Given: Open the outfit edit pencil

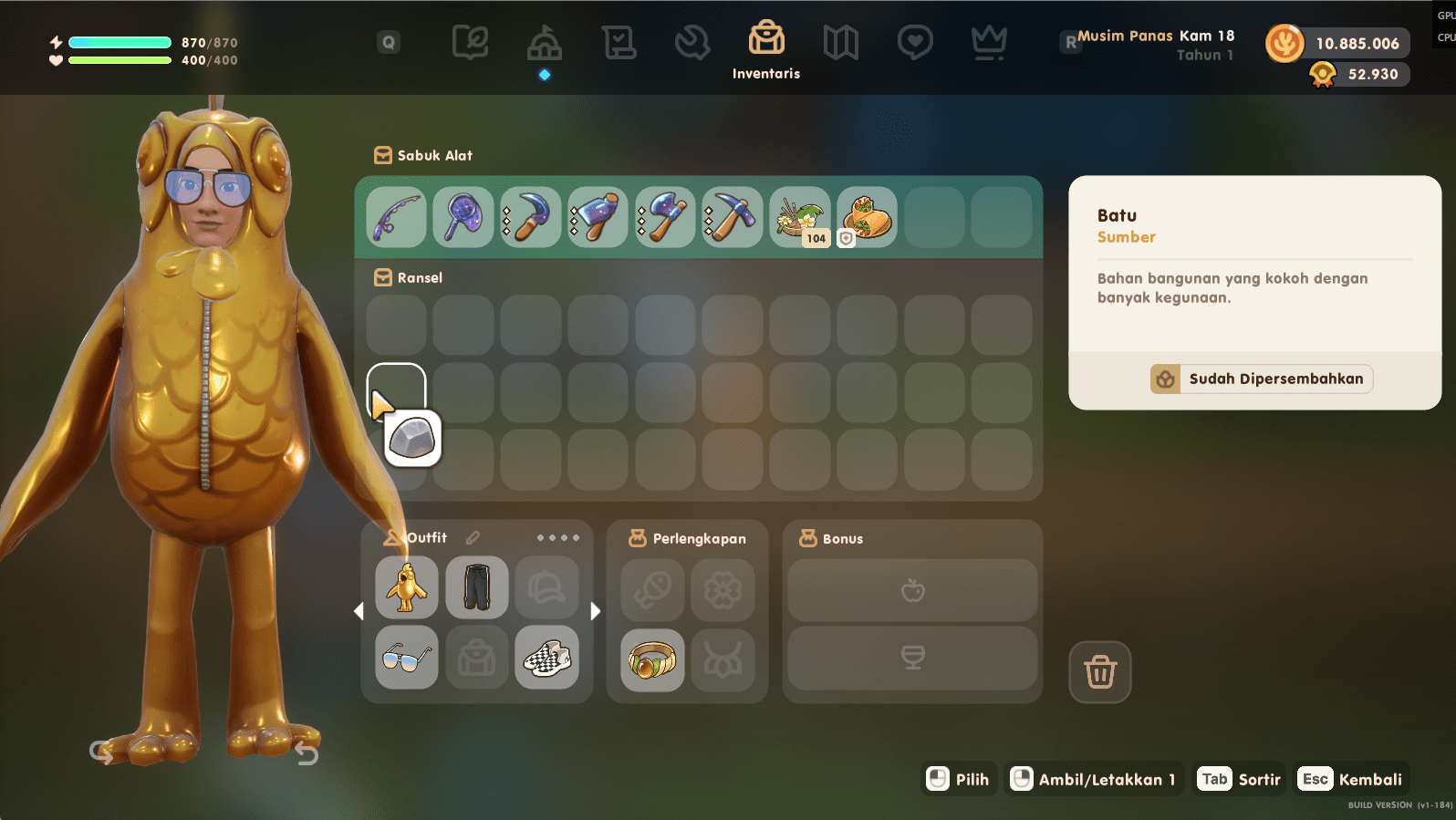Looking at the screenshot, I should 473,537.
